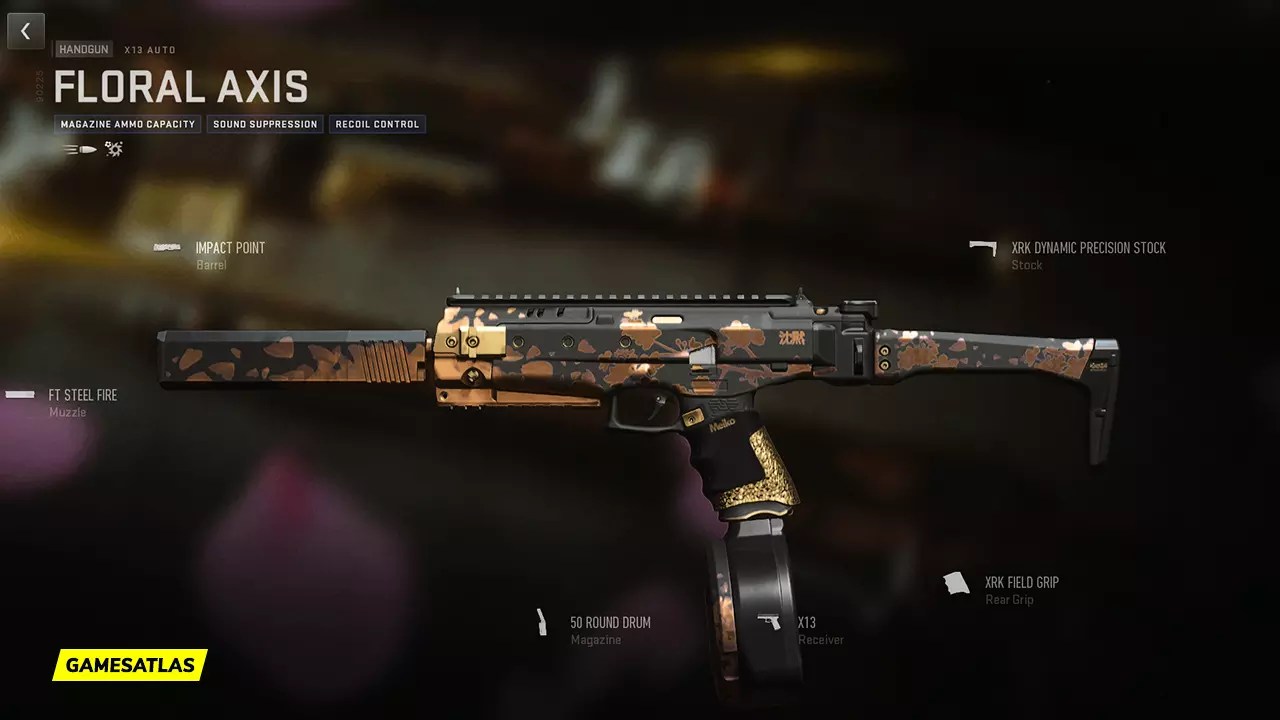Click the Rear Grip text label

[x=1009, y=599]
